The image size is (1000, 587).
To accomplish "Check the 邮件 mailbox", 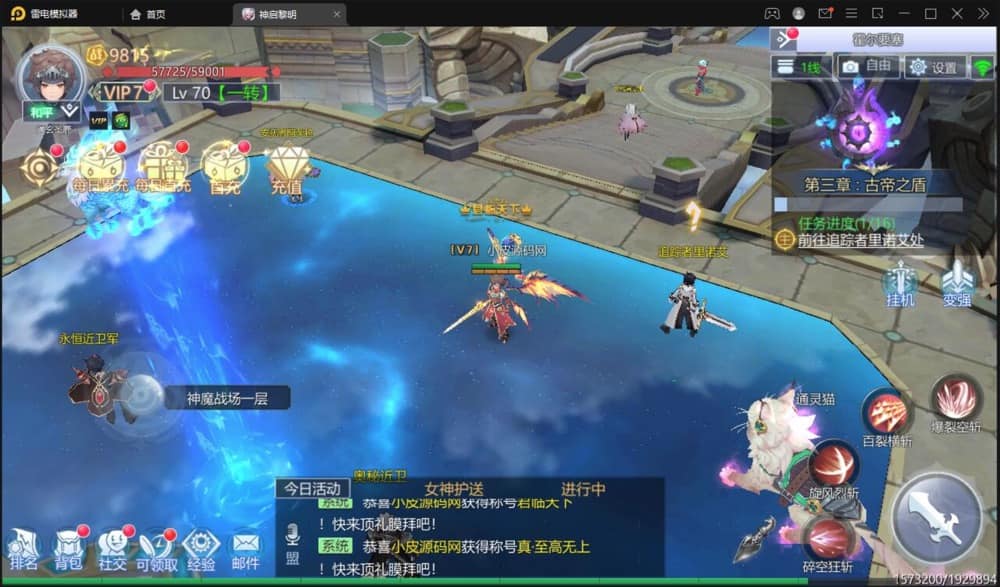I will coord(245,549).
